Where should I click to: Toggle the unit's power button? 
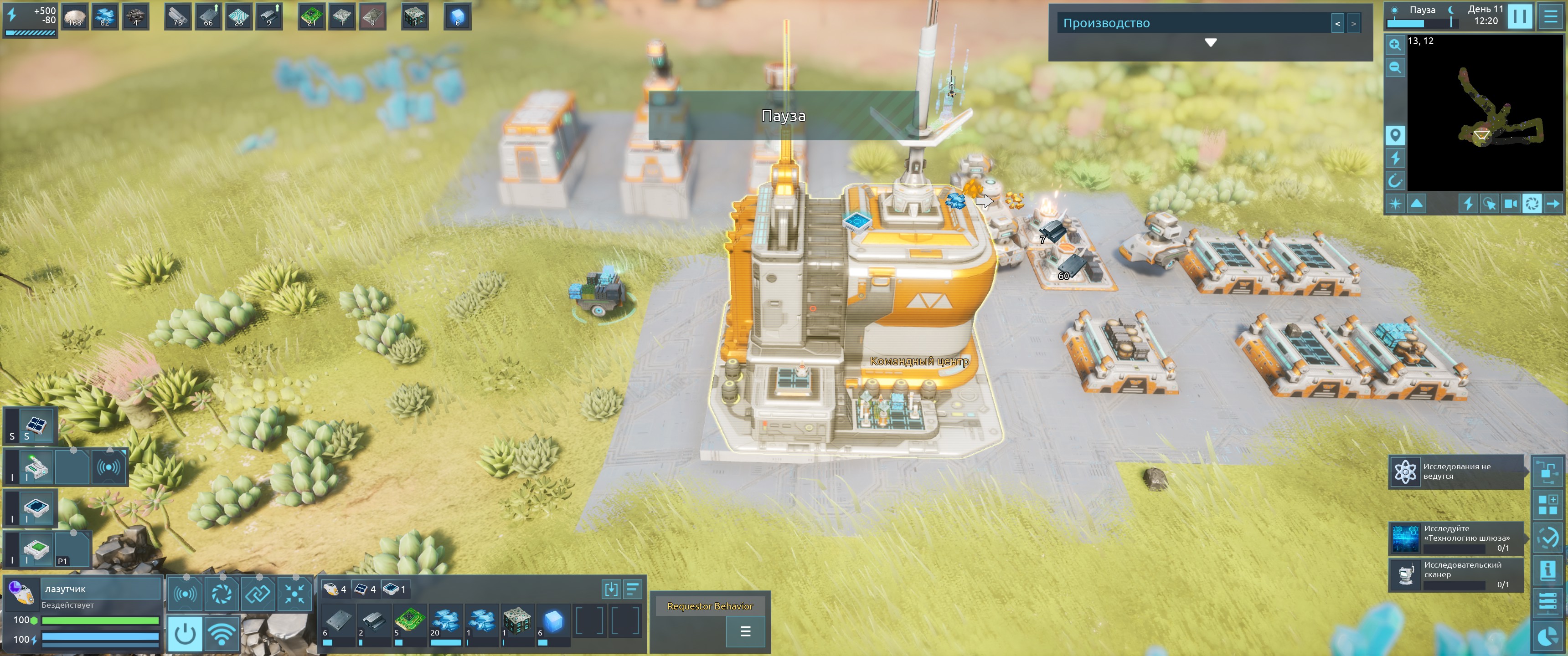pyautogui.click(x=185, y=634)
